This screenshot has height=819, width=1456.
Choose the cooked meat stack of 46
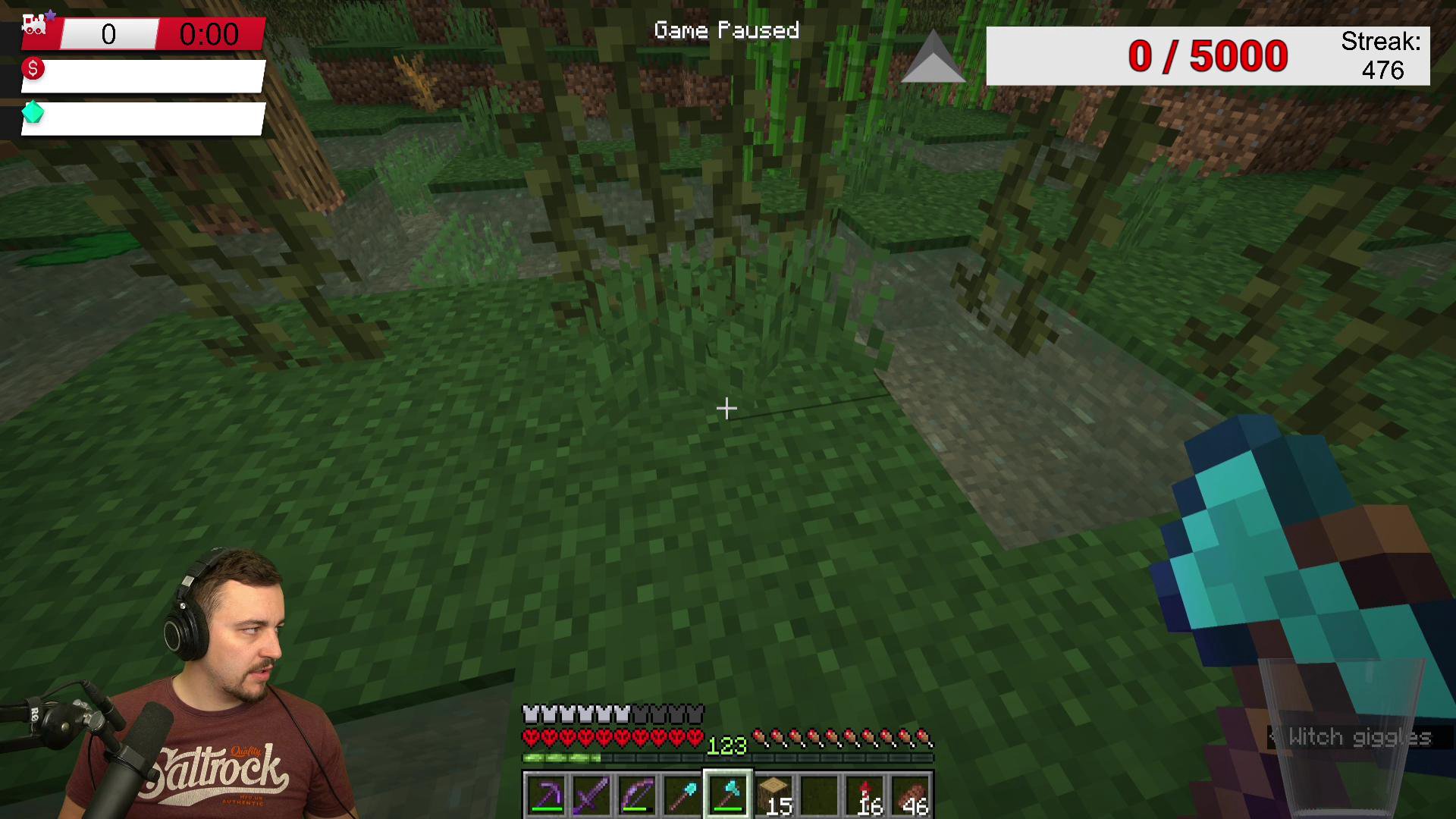click(x=912, y=795)
